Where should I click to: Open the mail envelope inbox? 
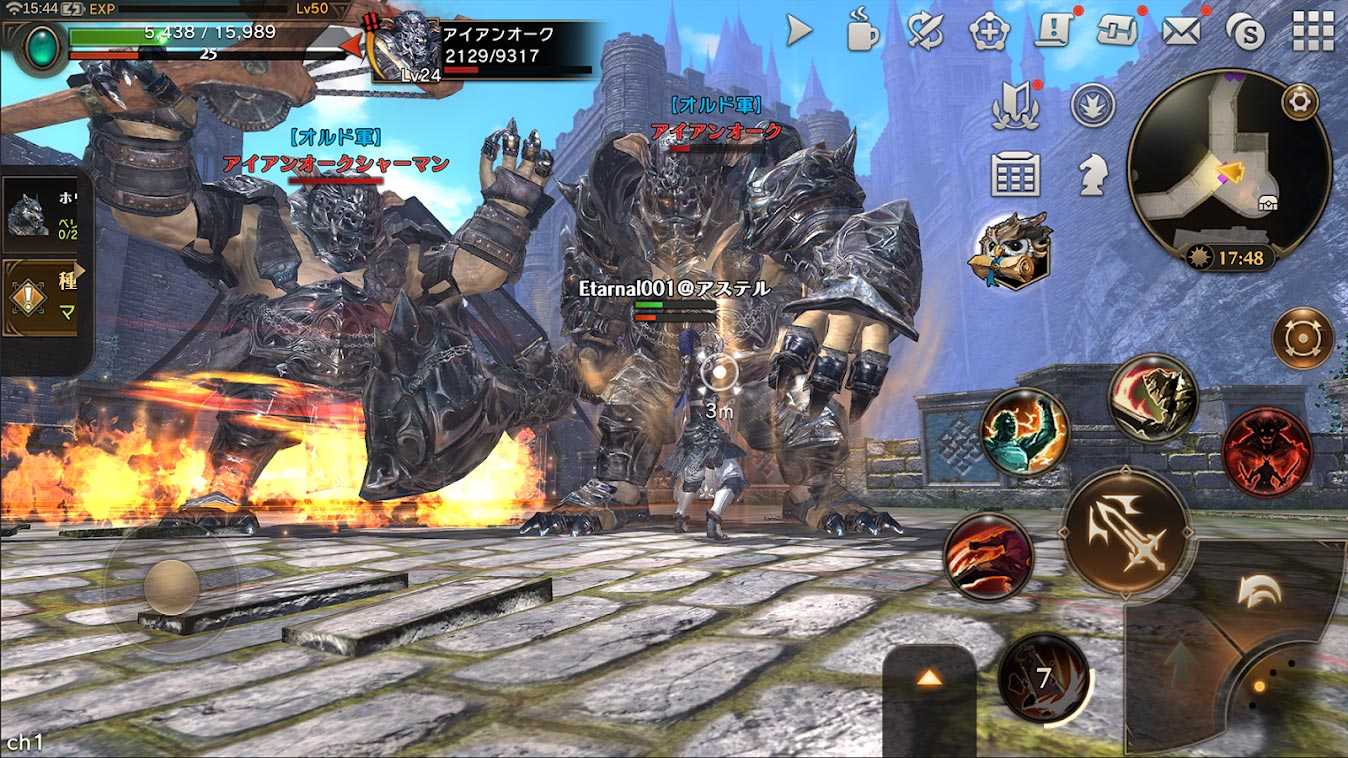coord(1181,31)
